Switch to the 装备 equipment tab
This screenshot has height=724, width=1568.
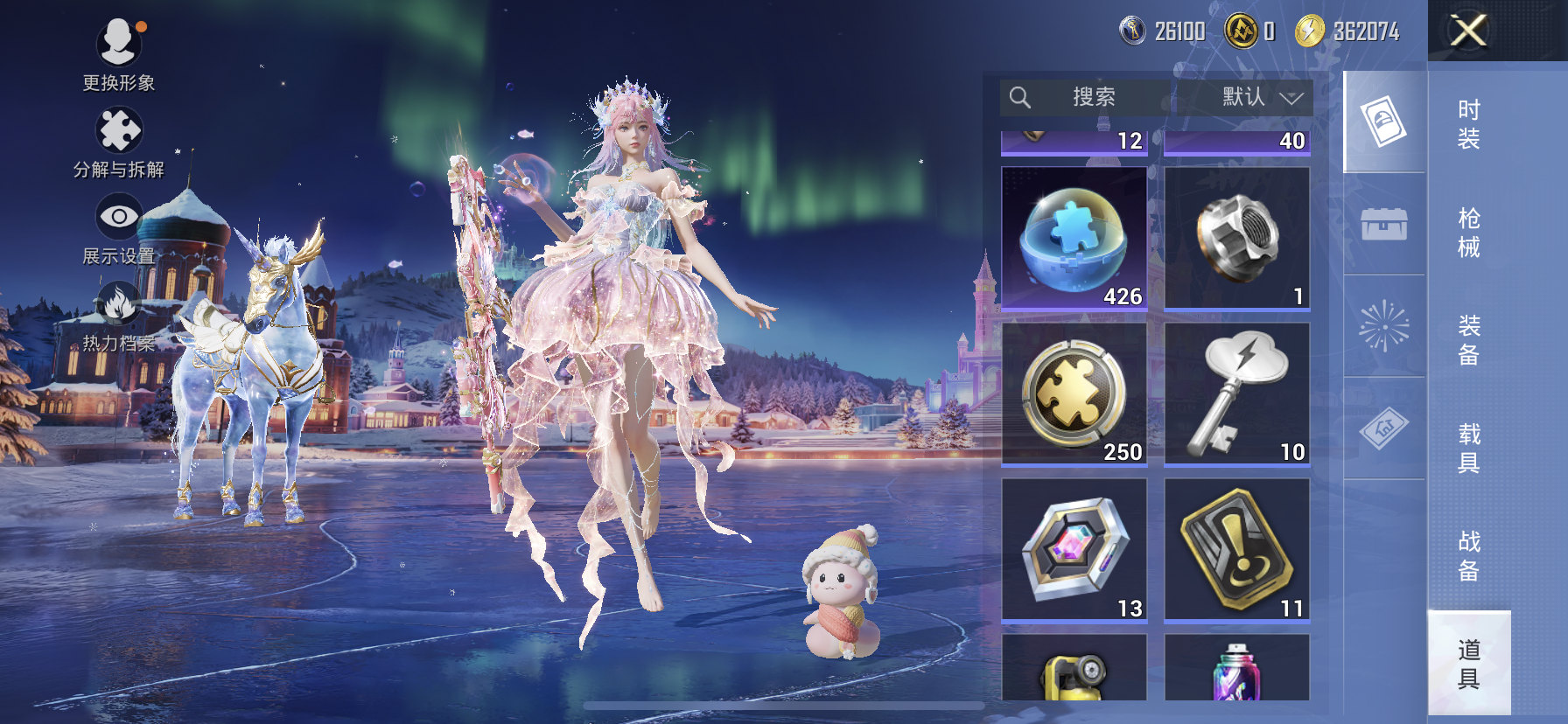1468,340
